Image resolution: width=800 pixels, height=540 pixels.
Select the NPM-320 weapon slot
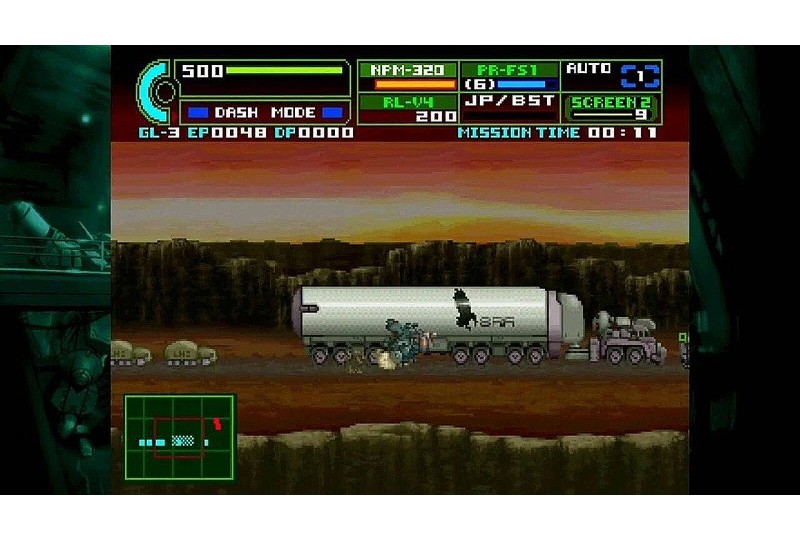pyautogui.click(x=407, y=77)
